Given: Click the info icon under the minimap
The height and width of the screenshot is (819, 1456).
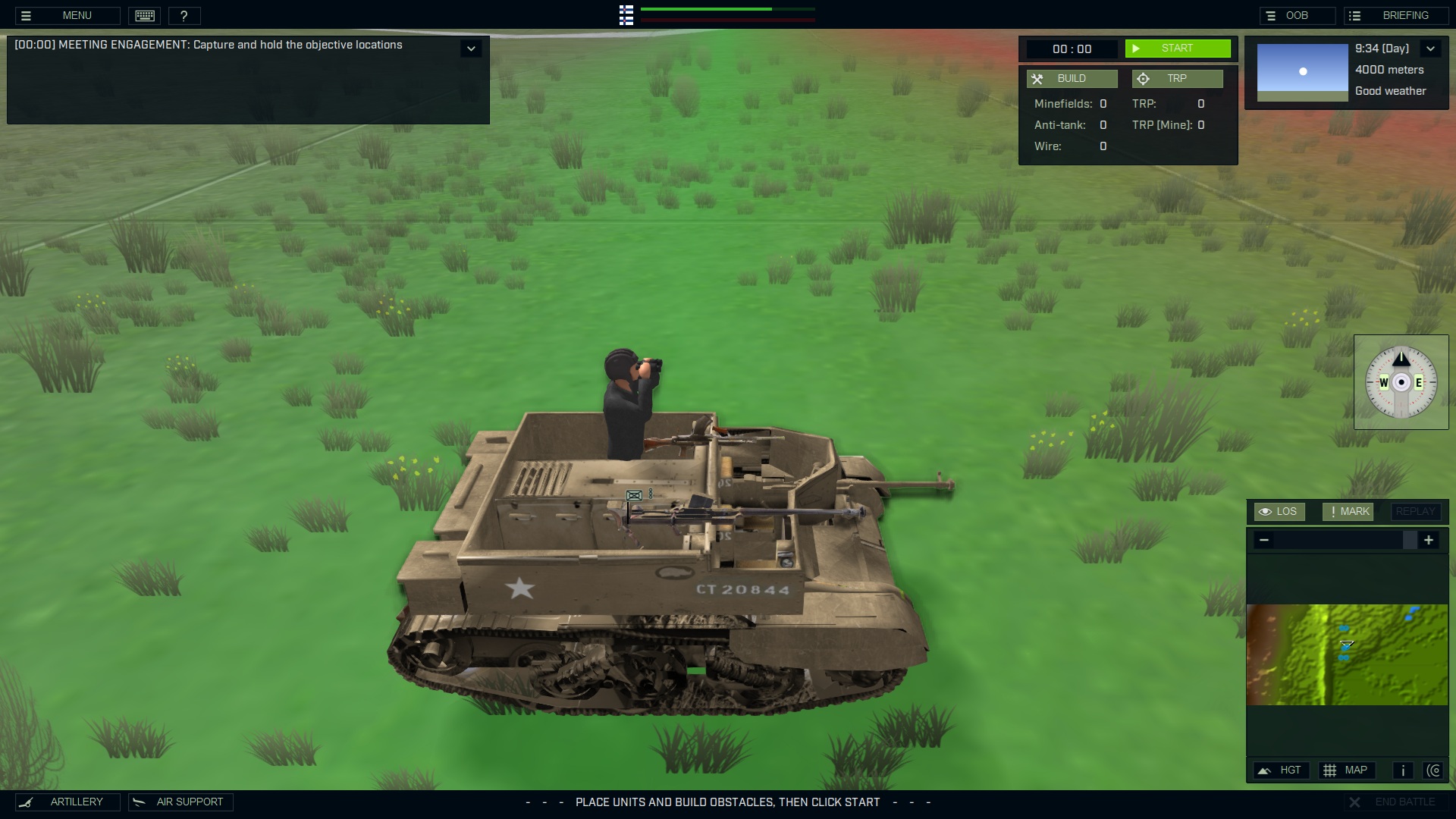Looking at the screenshot, I should point(1402,770).
